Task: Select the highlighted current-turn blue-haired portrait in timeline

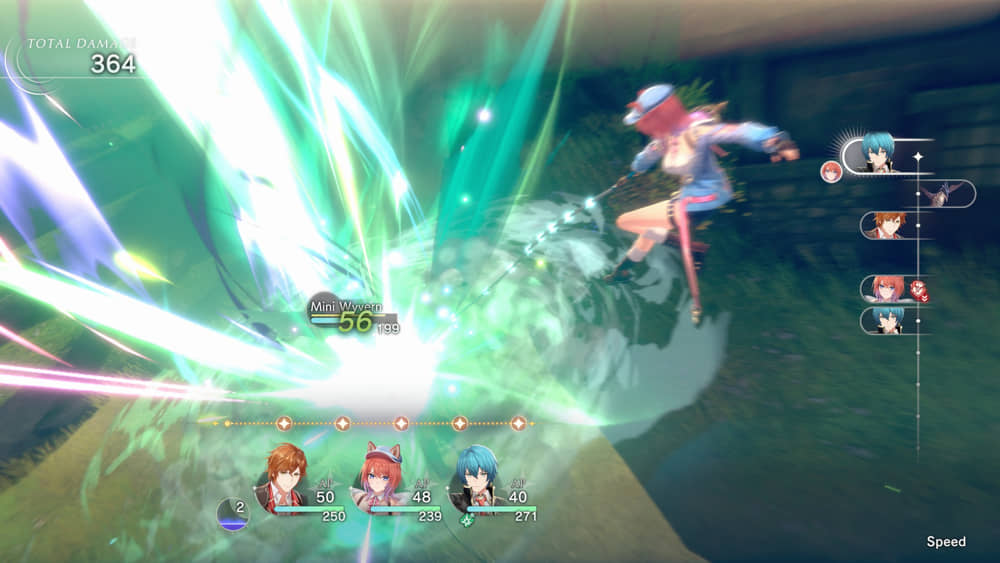Action: click(878, 154)
